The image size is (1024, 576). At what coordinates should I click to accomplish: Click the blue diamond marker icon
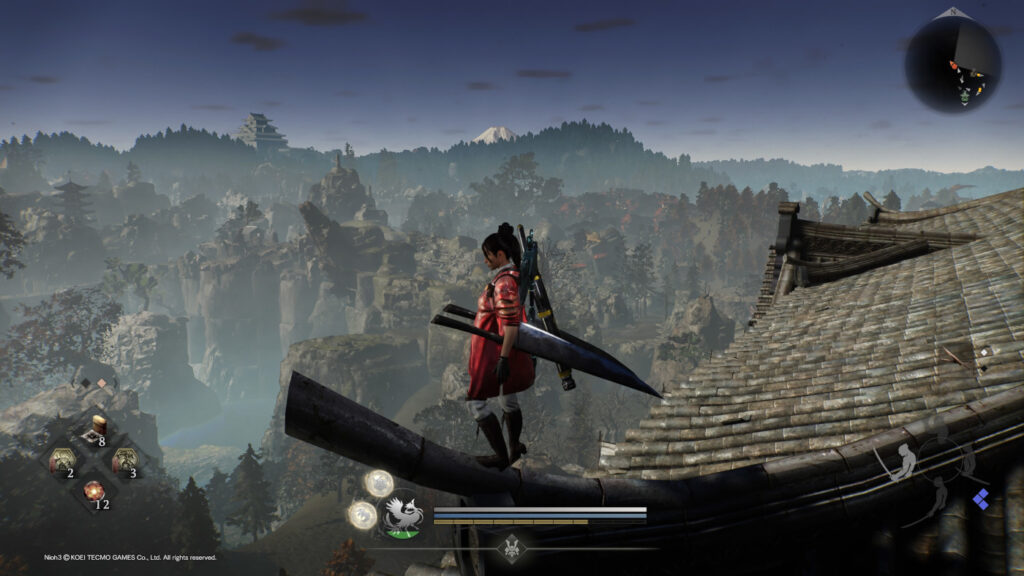[x=982, y=500]
